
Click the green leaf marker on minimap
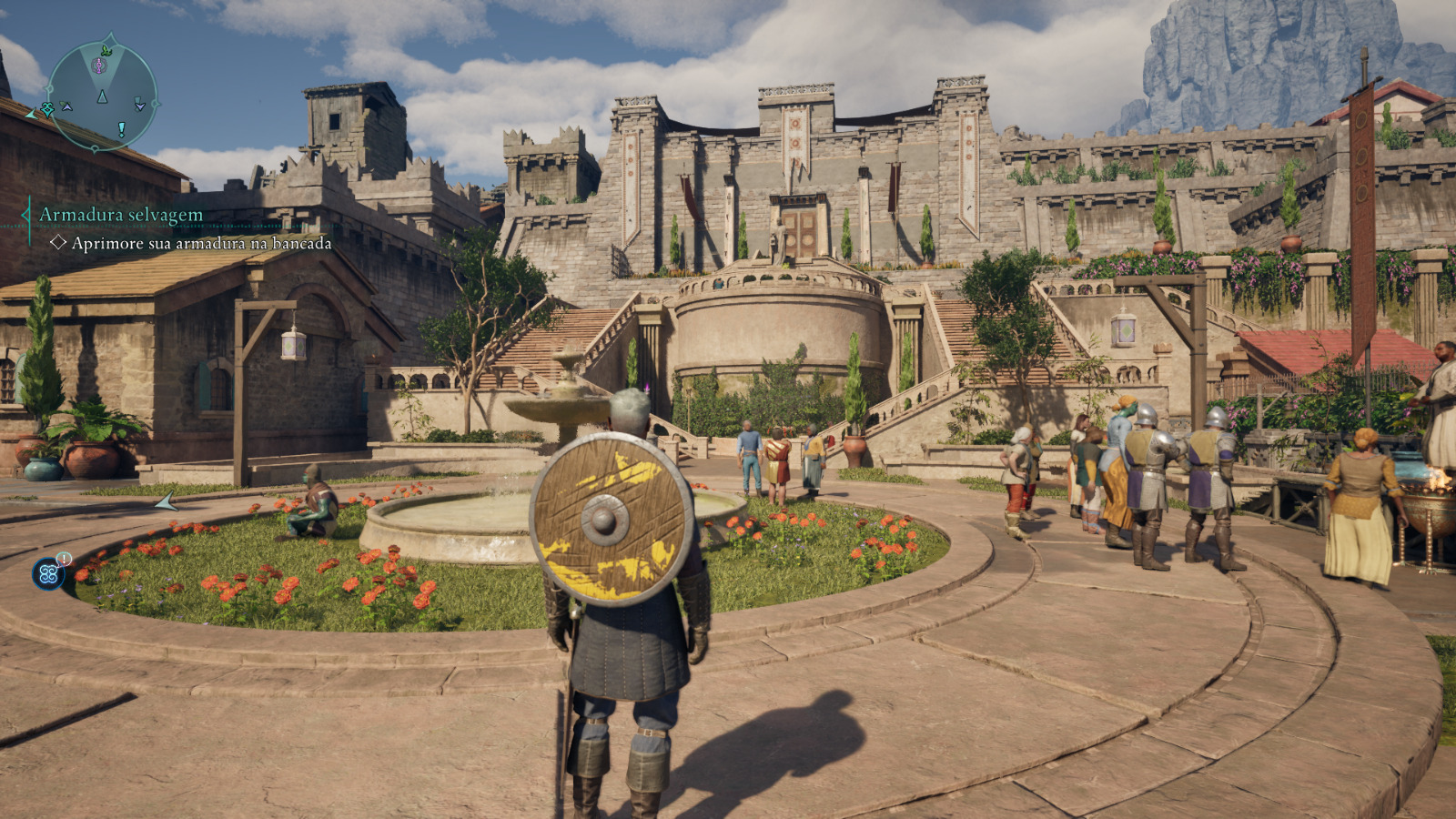click(106, 50)
